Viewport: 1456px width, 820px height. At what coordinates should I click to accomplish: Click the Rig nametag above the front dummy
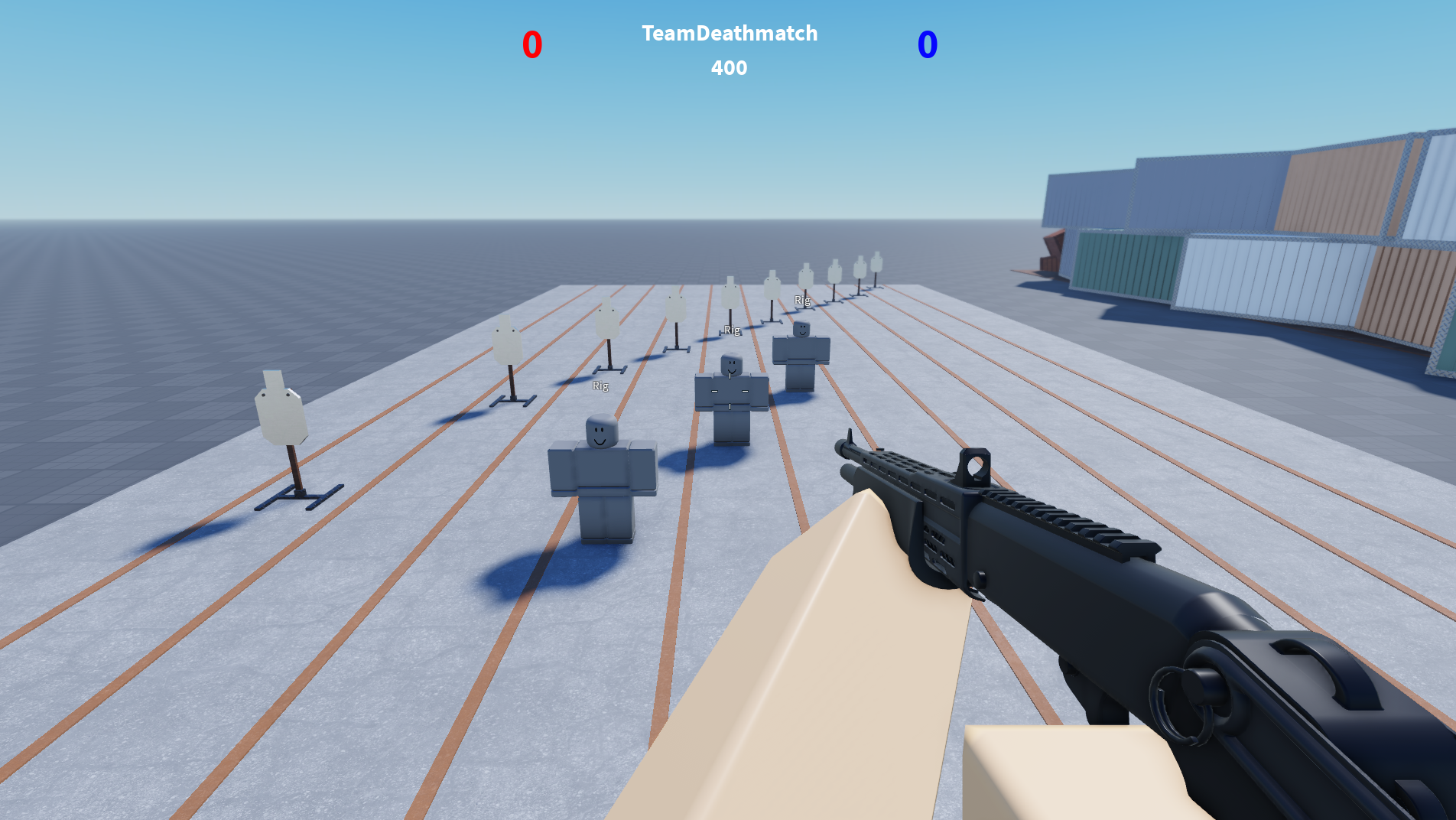click(x=600, y=386)
